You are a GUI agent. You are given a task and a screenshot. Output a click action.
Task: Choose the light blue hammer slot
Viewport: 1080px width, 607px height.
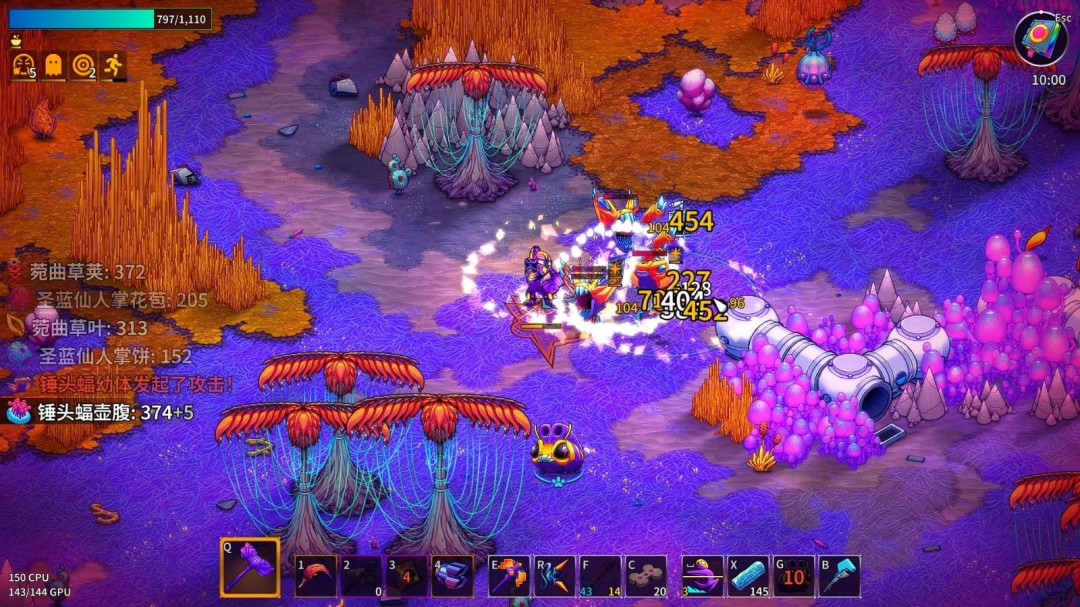tap(839, 577)
